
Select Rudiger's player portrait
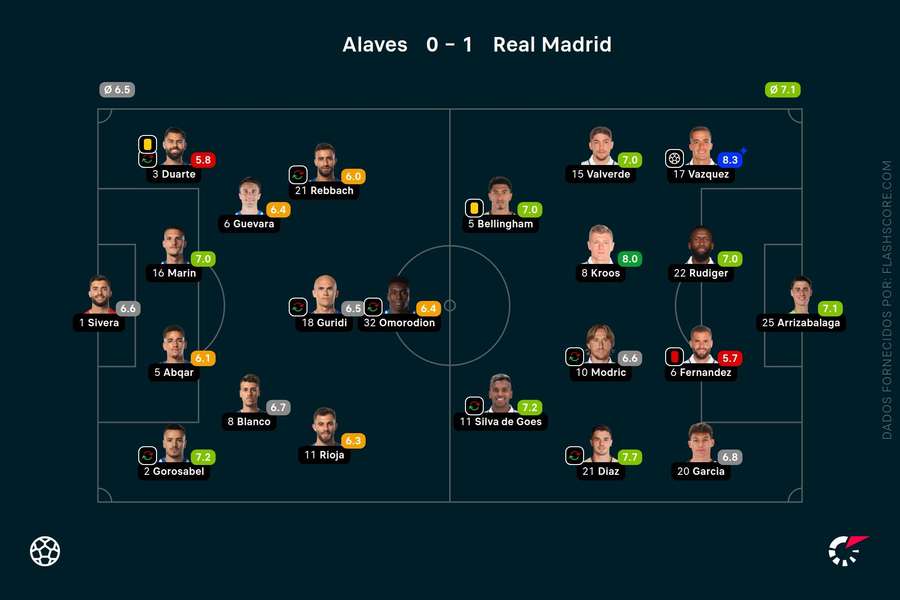700,246
